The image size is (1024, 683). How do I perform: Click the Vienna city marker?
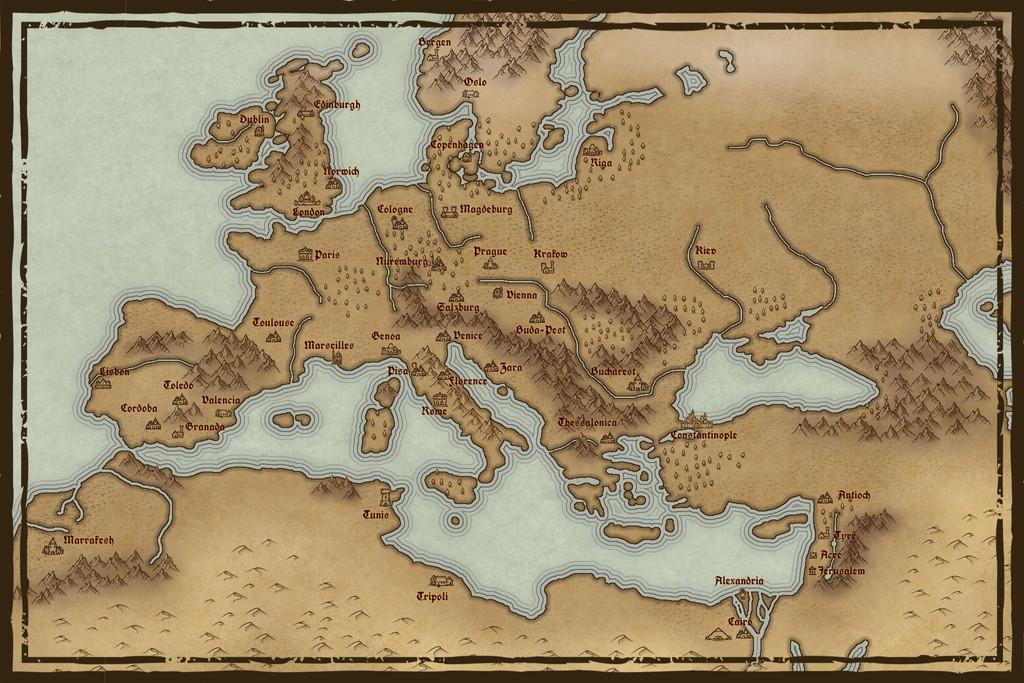pos(498,294)
